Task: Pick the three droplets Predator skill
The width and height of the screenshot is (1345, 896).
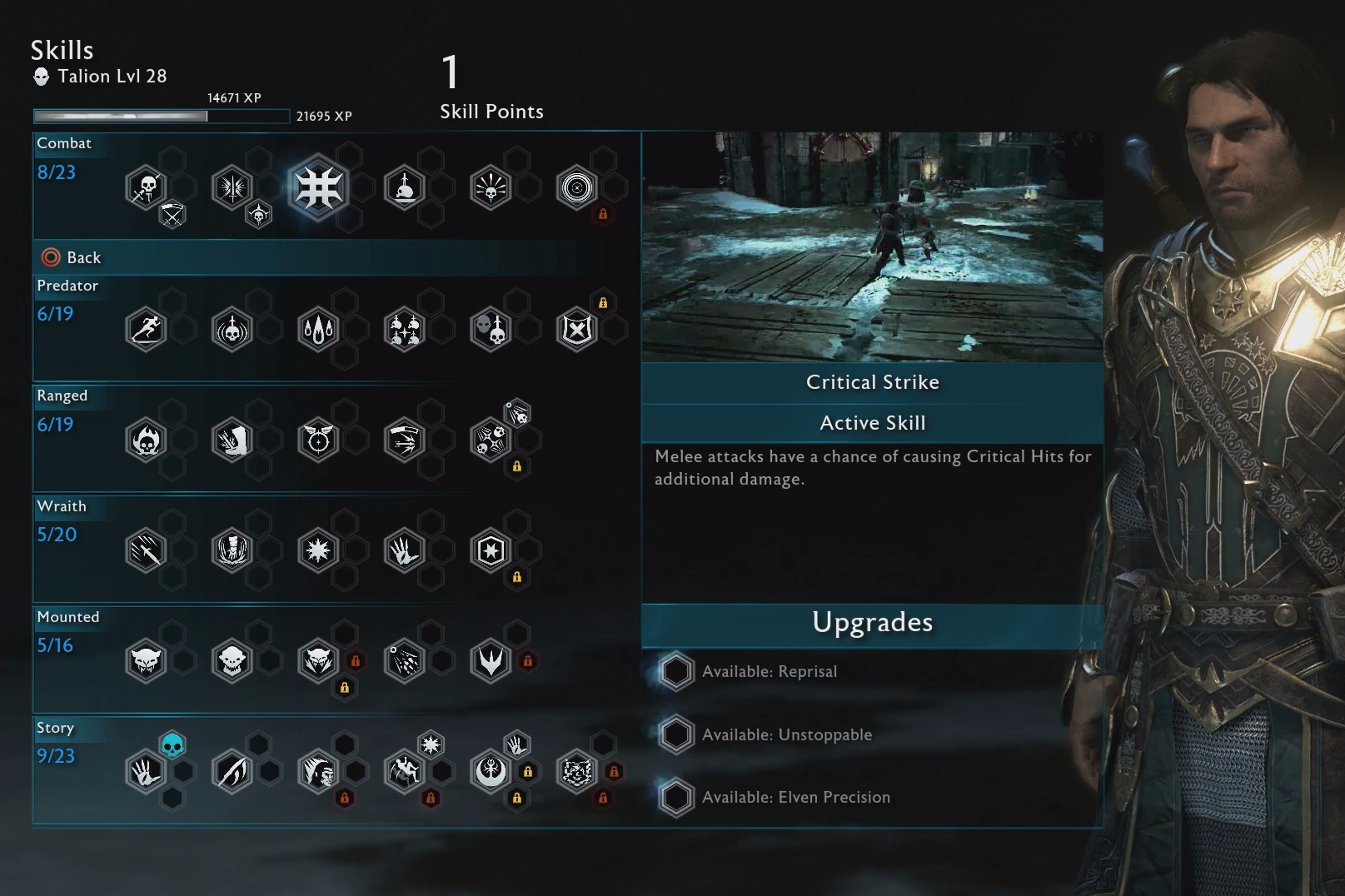Action: [317, 330]
